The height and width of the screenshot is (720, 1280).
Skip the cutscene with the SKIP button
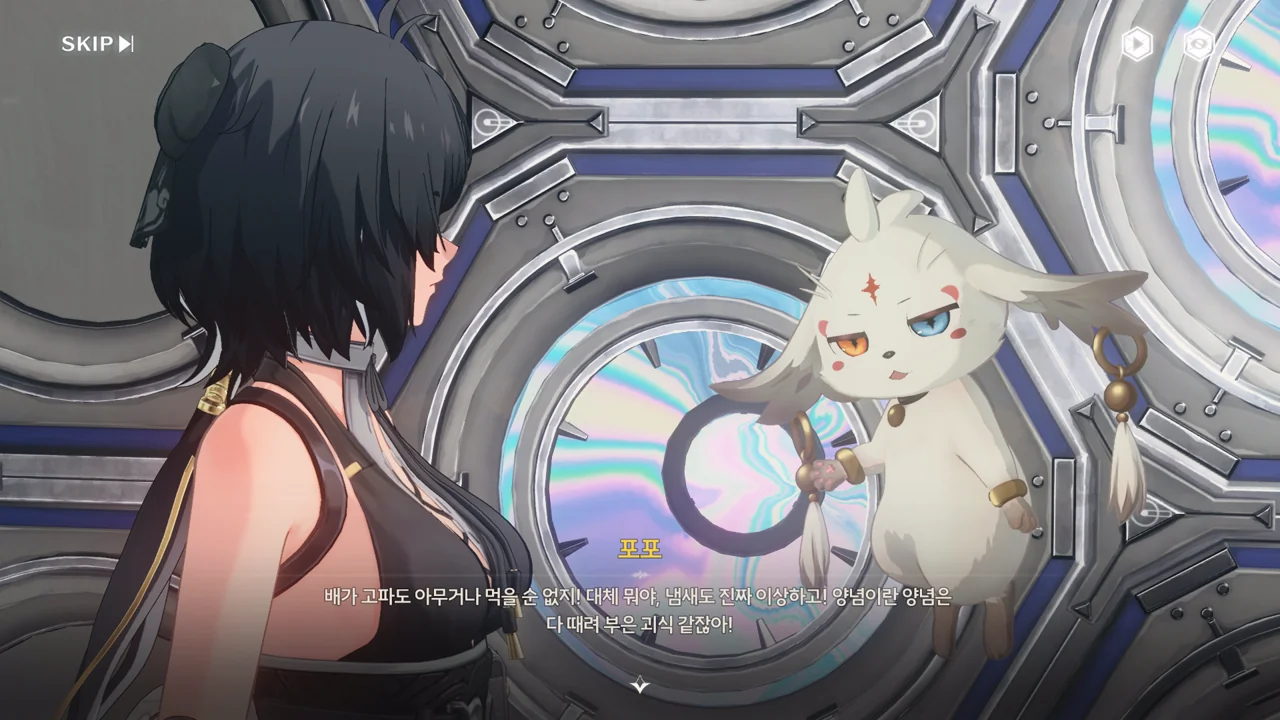point(97,44)
